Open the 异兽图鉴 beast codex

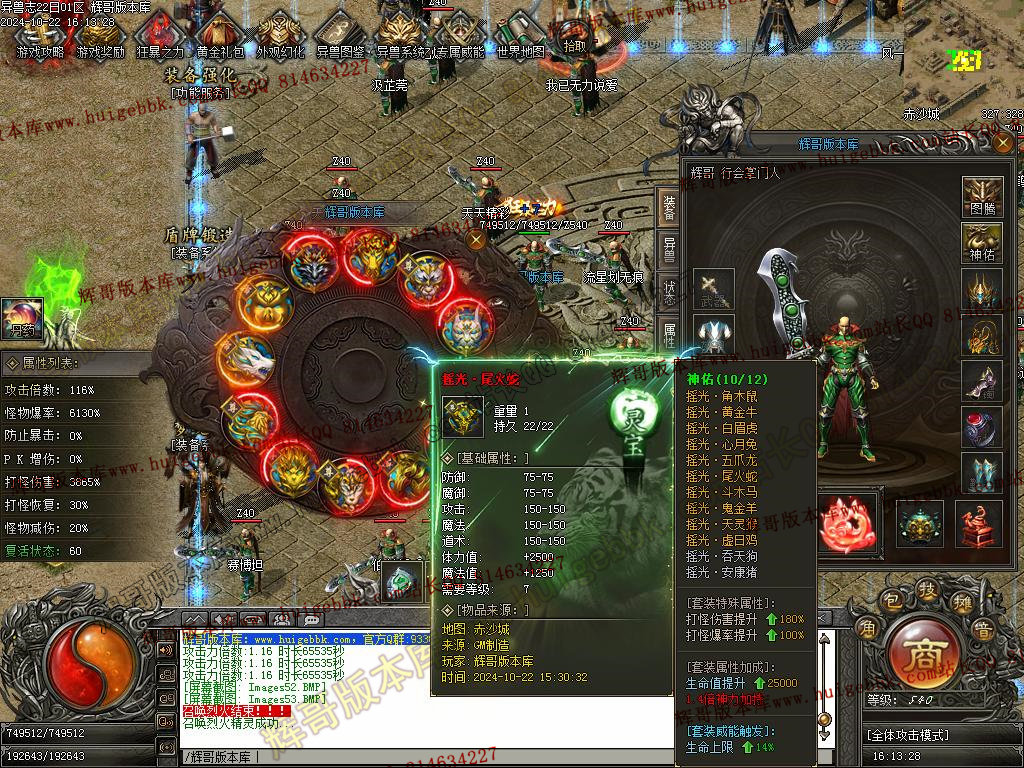340,36
